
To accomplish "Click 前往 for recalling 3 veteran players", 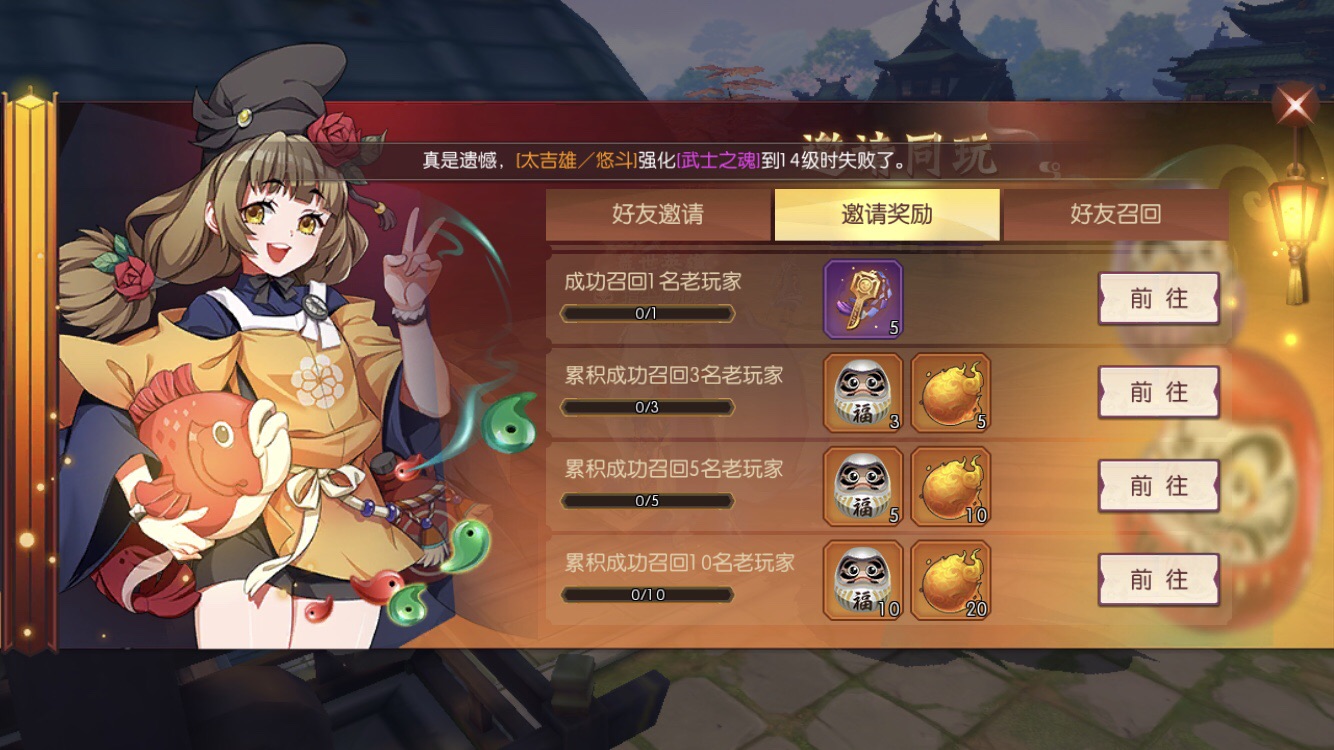I will point(1158,392).
